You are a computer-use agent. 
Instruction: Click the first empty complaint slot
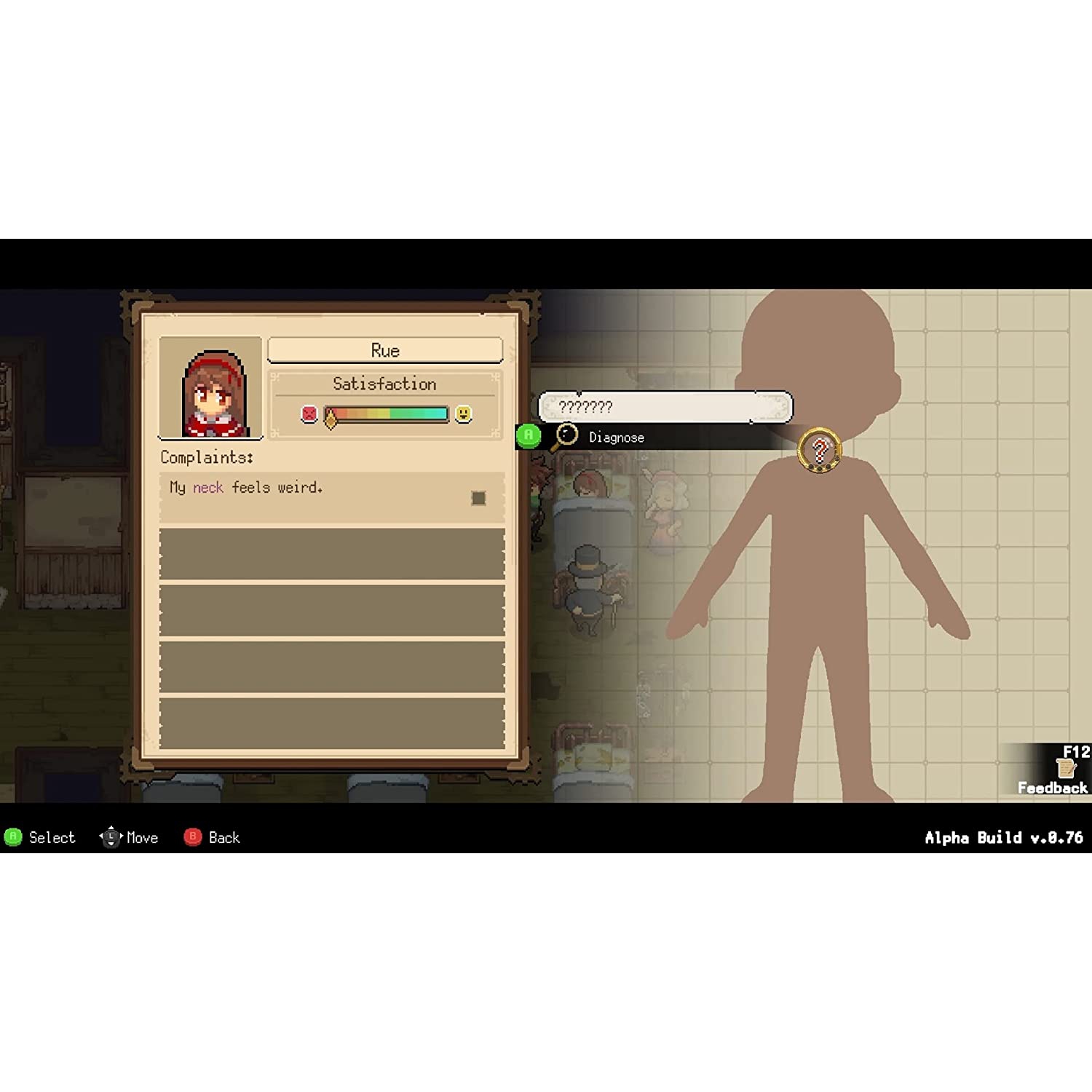[x=331, y=555]
